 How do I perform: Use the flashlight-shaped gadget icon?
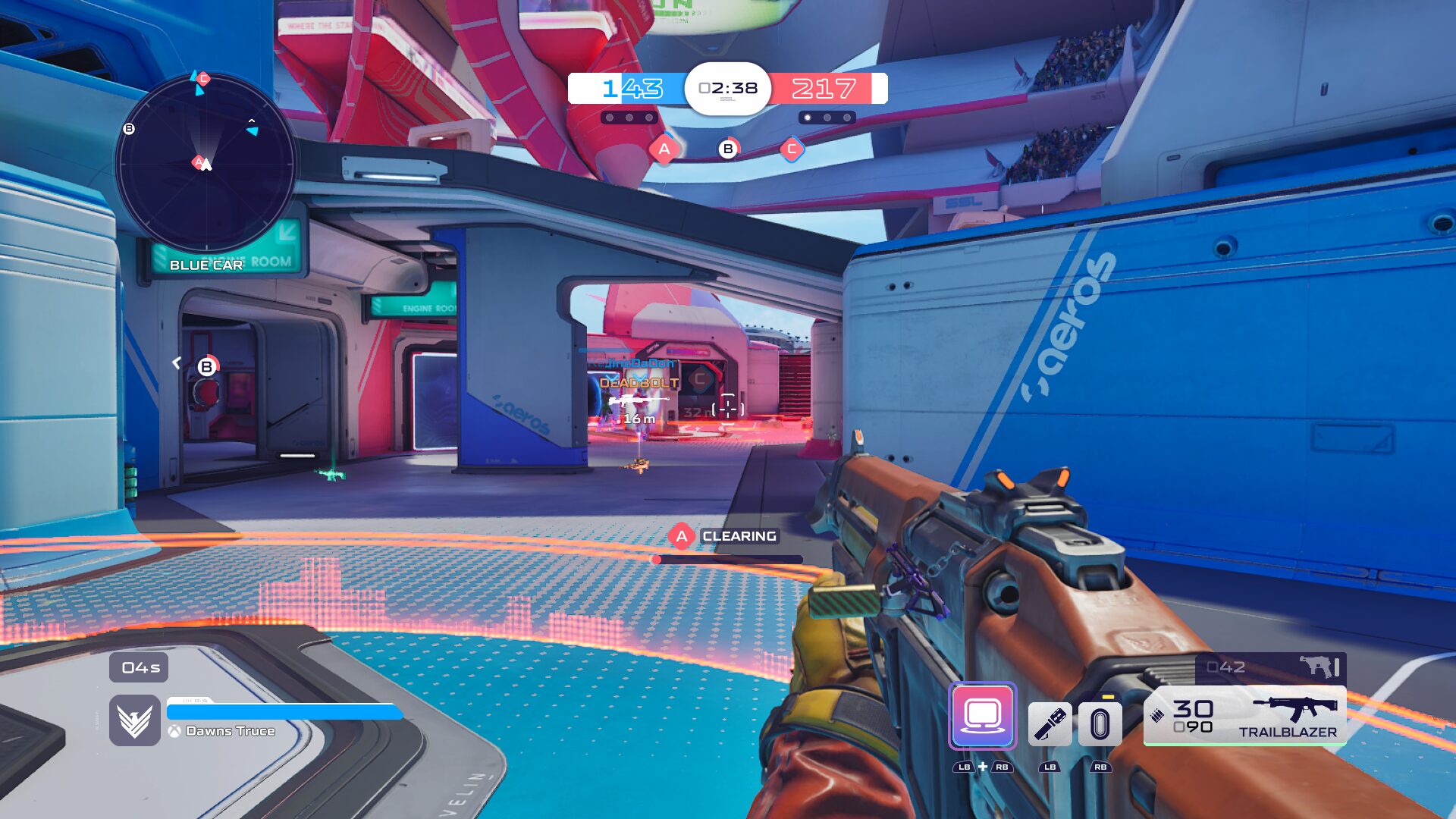1050,724
